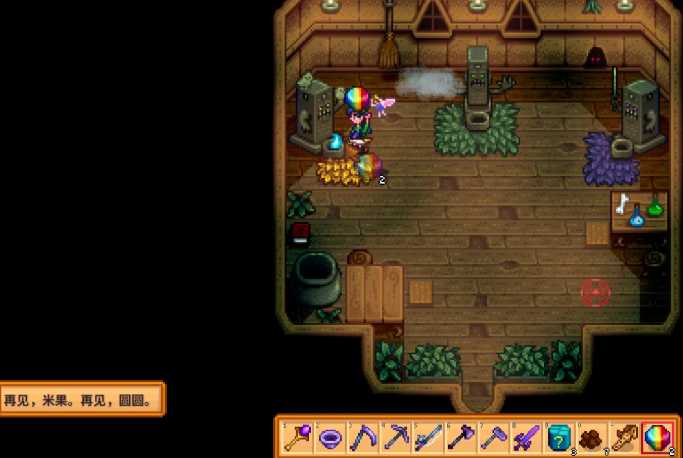Select the teal mystery box slot
Viewport: 683px width, 458px height.
tap(558, 437)
